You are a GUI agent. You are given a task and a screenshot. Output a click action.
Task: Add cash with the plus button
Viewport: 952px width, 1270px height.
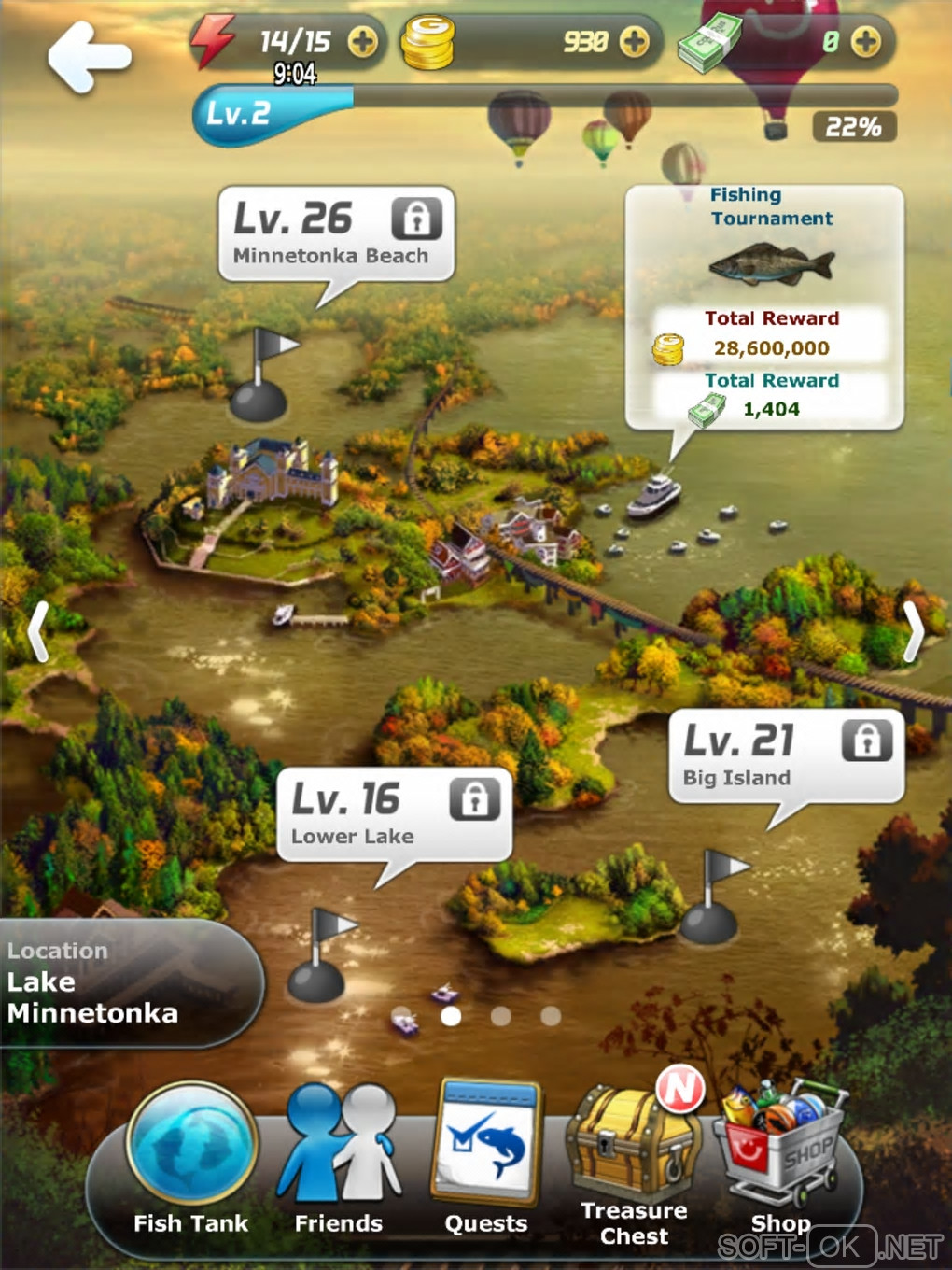coord(865,42)
